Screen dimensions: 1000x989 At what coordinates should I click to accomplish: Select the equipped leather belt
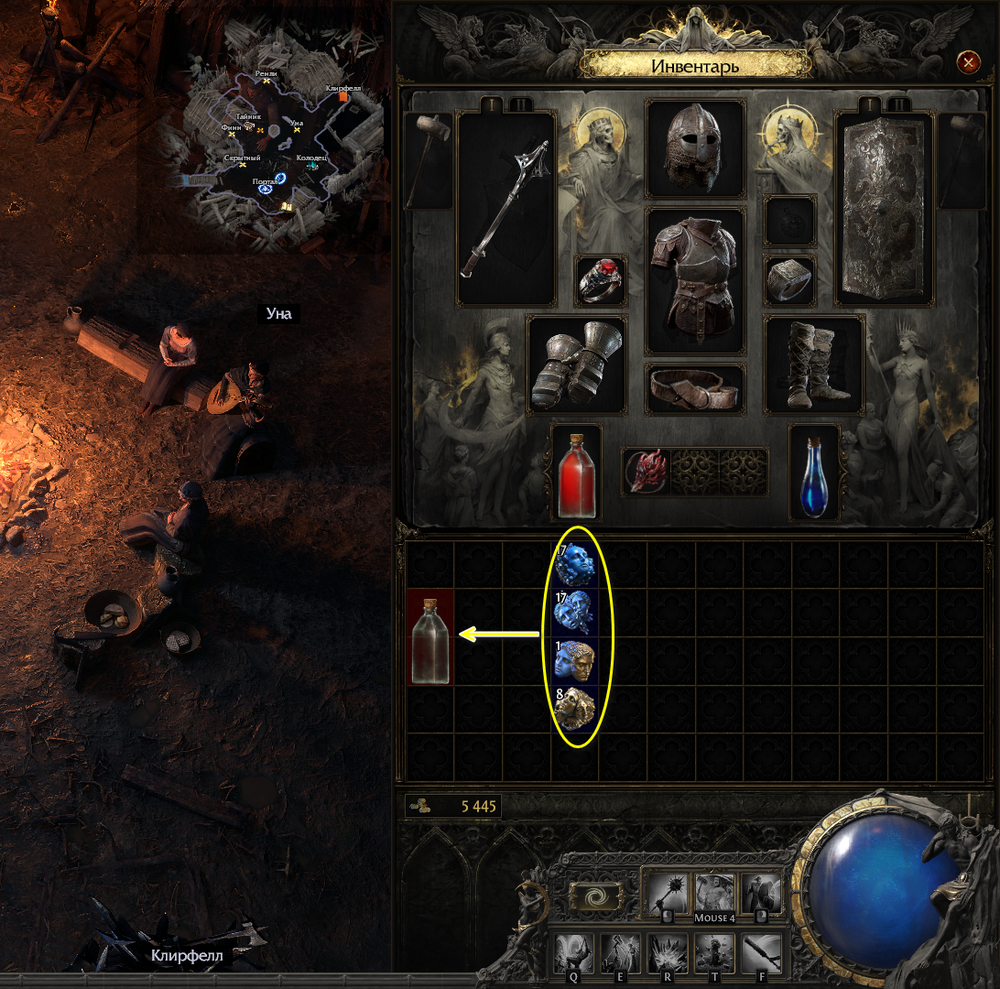pos(696,388)
